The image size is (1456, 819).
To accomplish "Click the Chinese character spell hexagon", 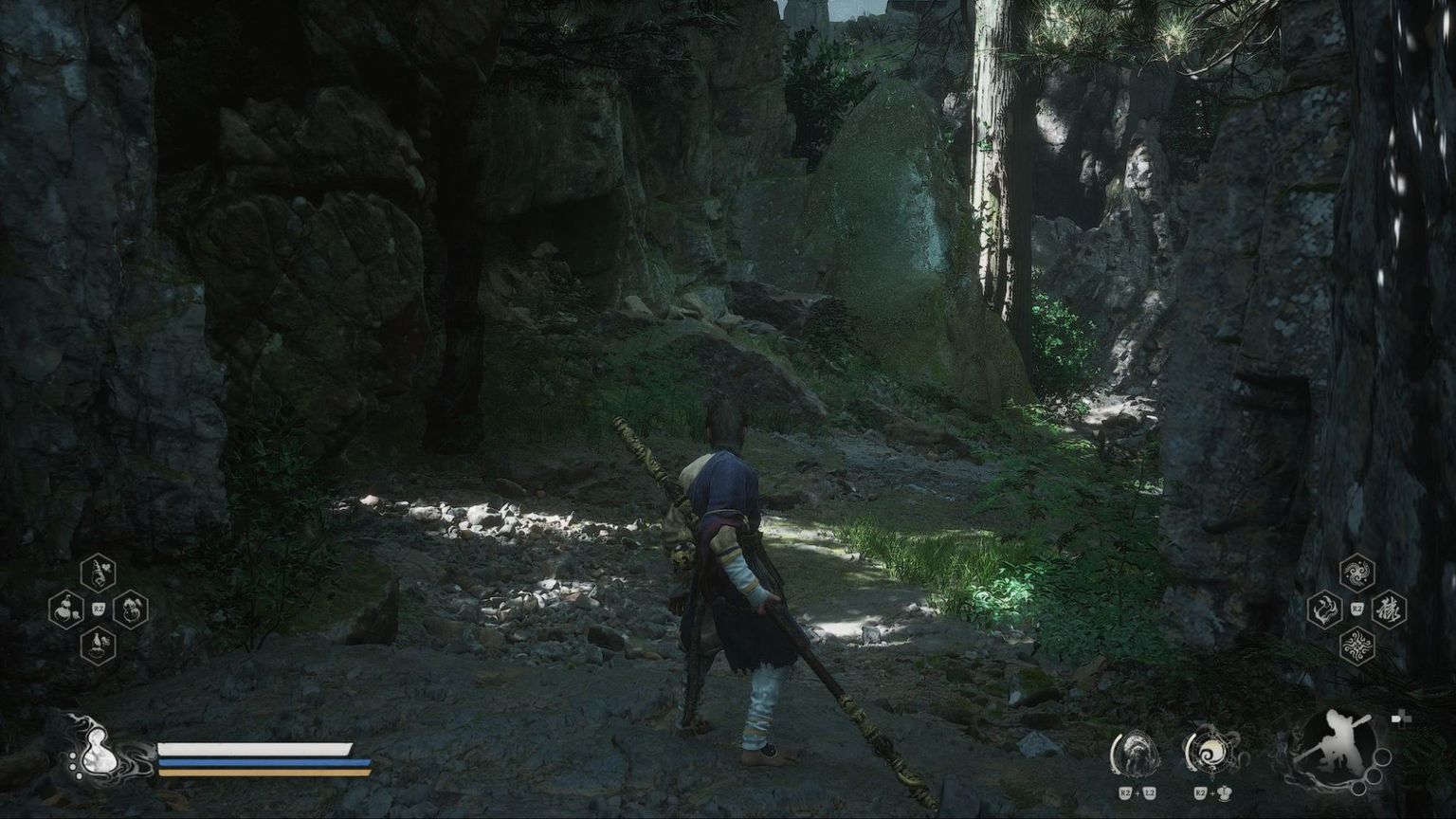I will (1390, 608).
